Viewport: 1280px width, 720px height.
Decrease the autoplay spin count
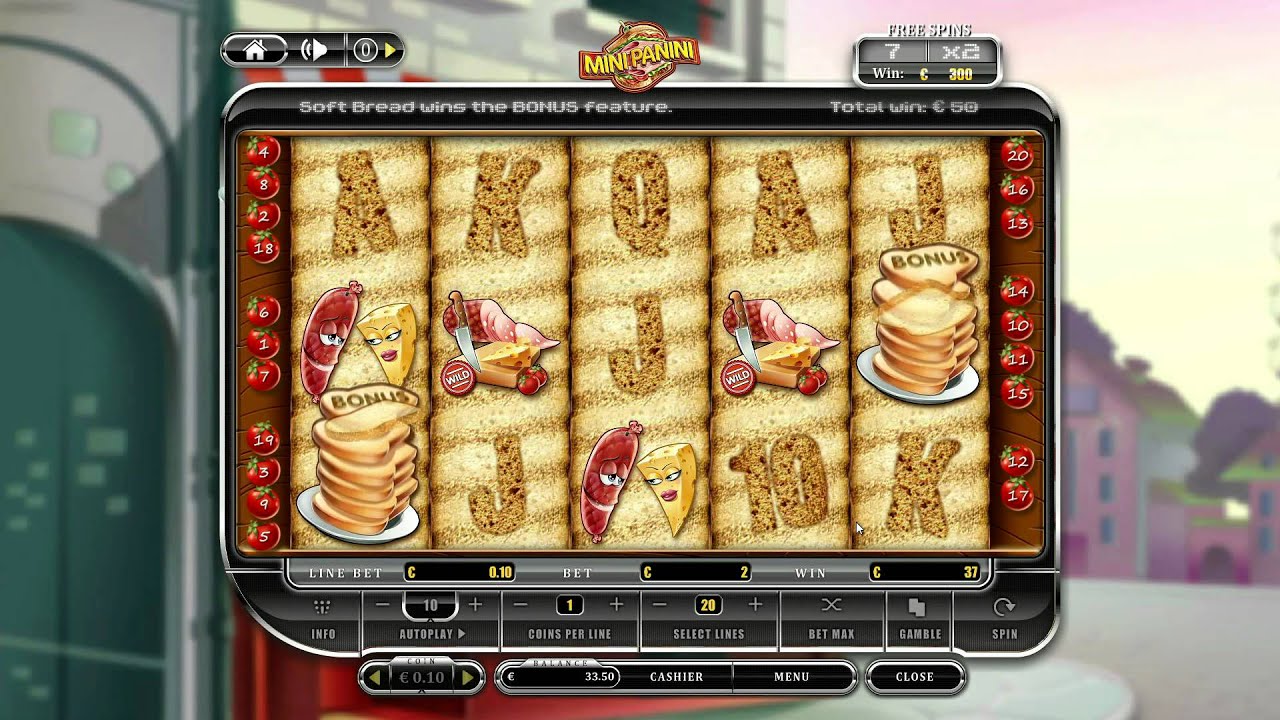383,605
